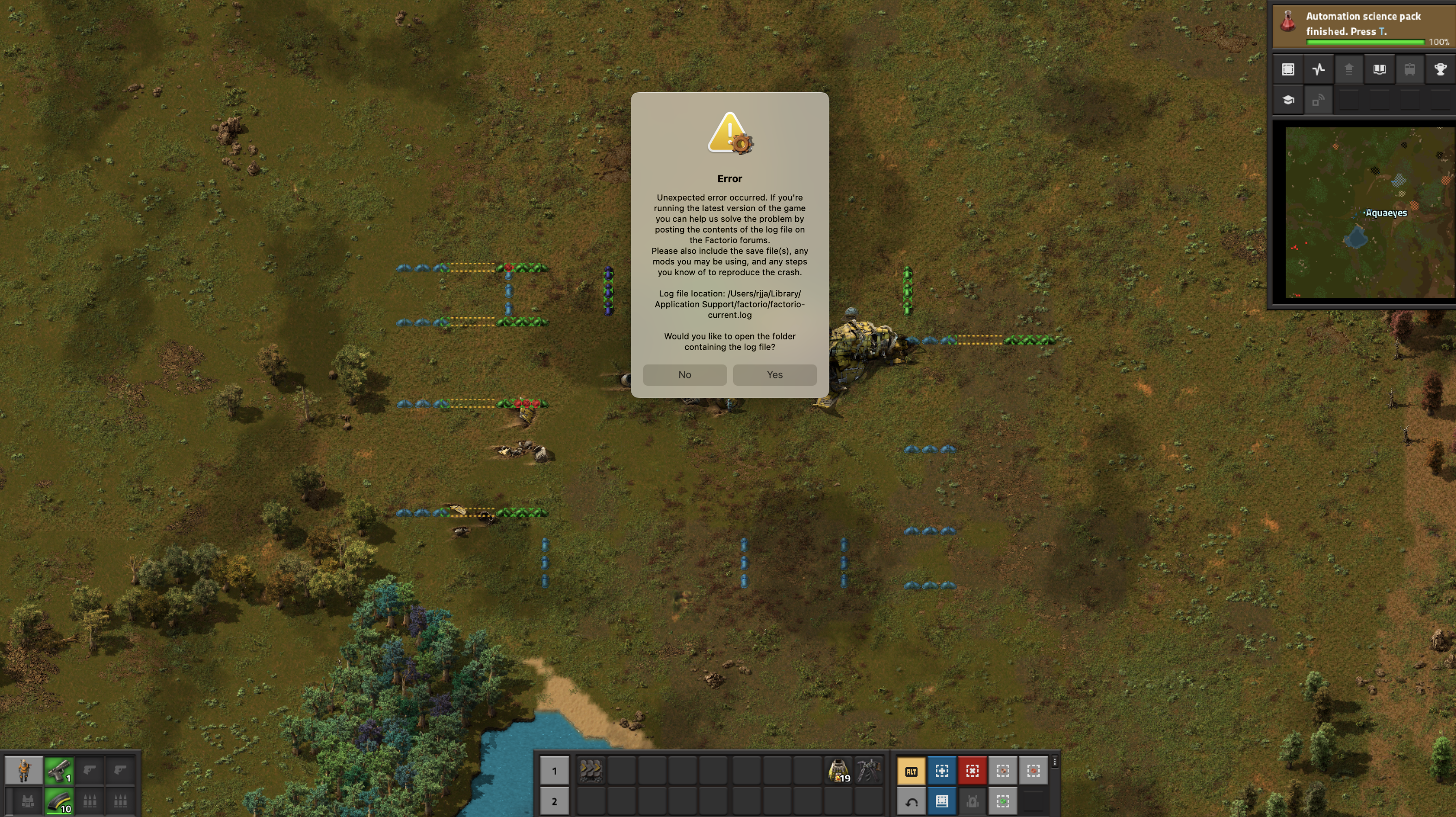Decline with the No button

point(684,374)
